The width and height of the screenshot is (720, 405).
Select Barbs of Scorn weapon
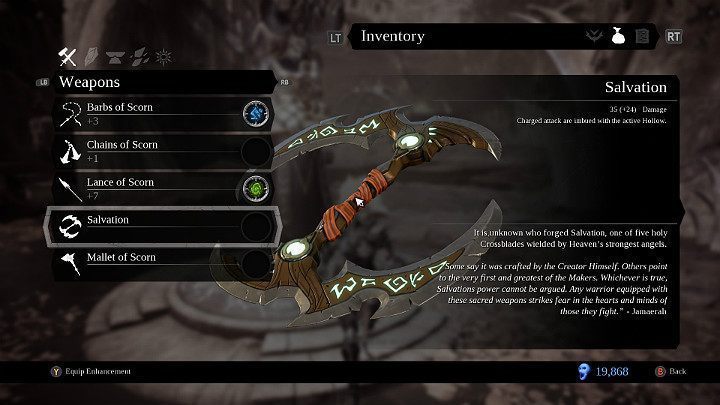[x=140, y=112]
